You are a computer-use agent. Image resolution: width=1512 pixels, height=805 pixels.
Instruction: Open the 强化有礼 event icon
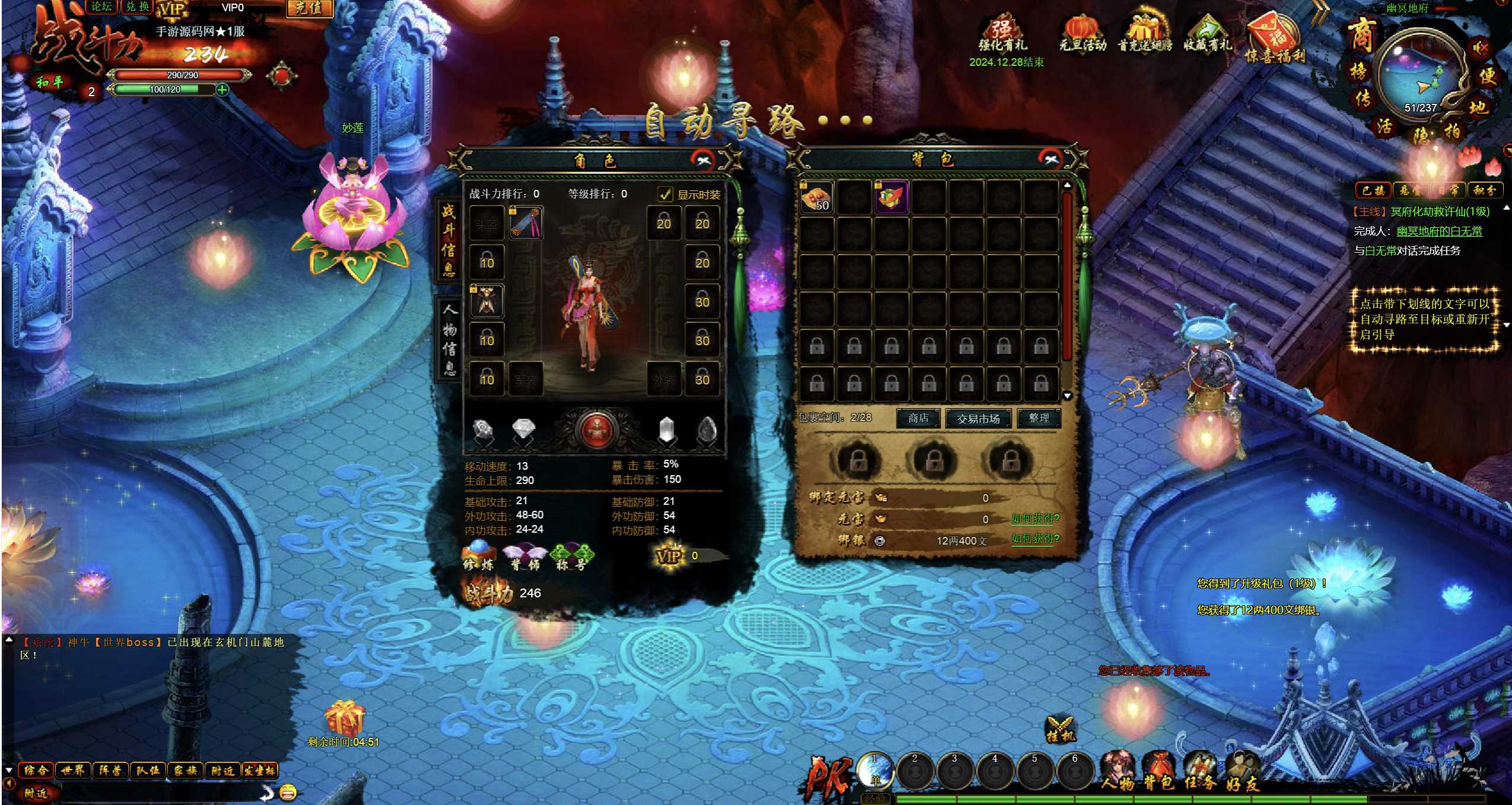tap(1002, 34)
